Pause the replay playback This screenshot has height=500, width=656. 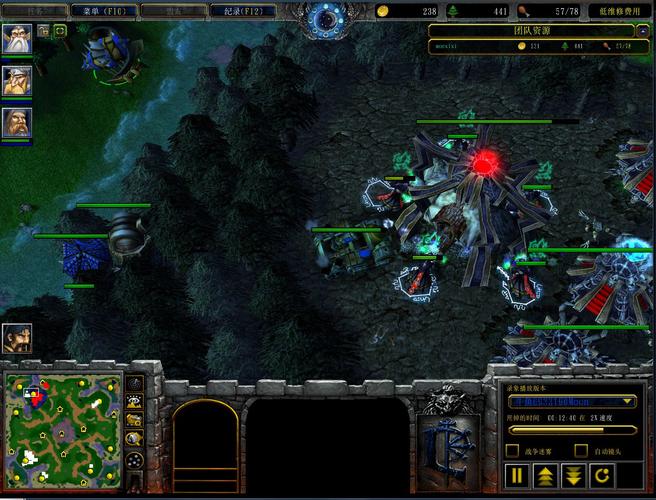point(518,475)
